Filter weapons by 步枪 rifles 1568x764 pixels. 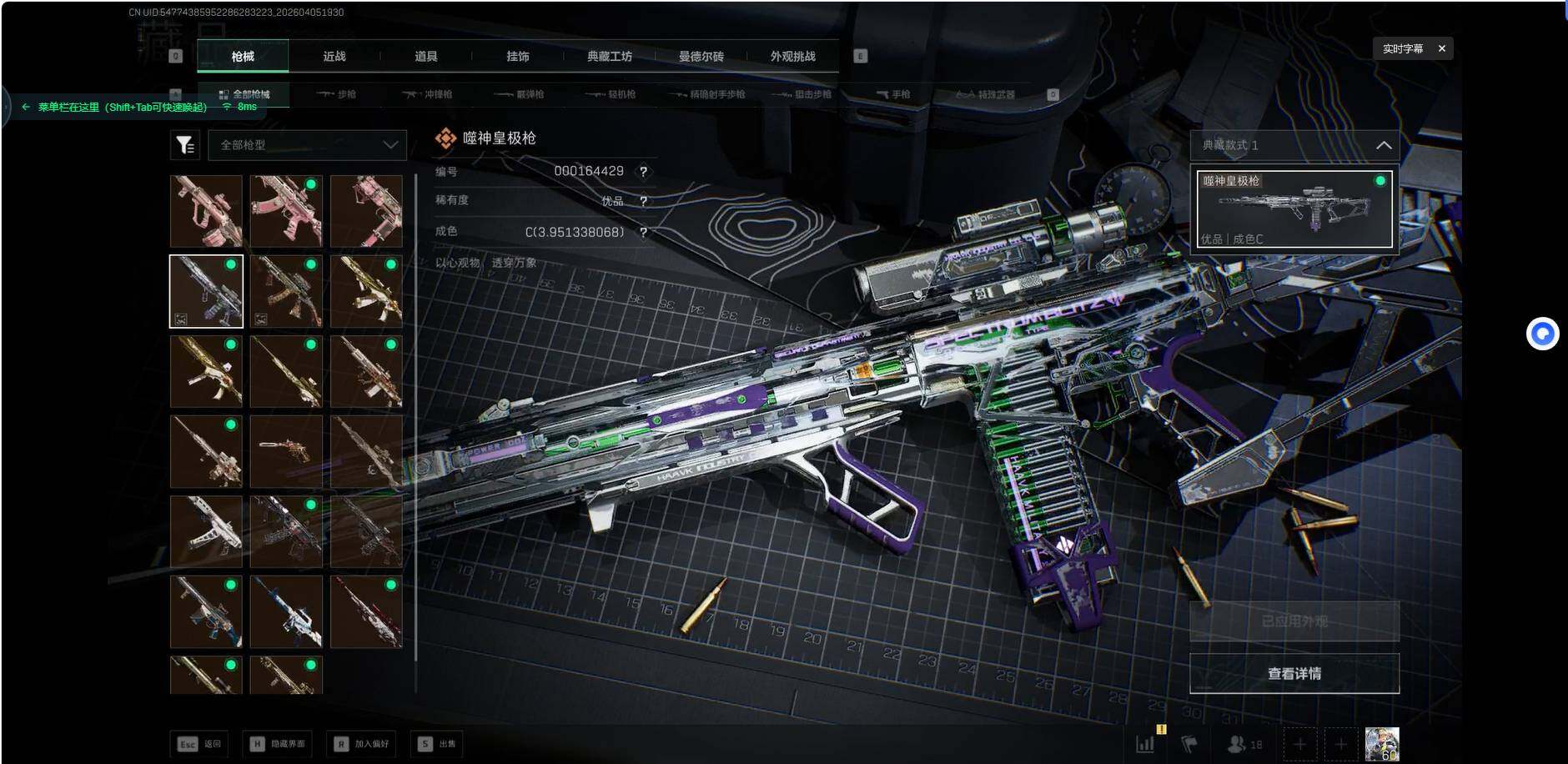tap(338, 94)
